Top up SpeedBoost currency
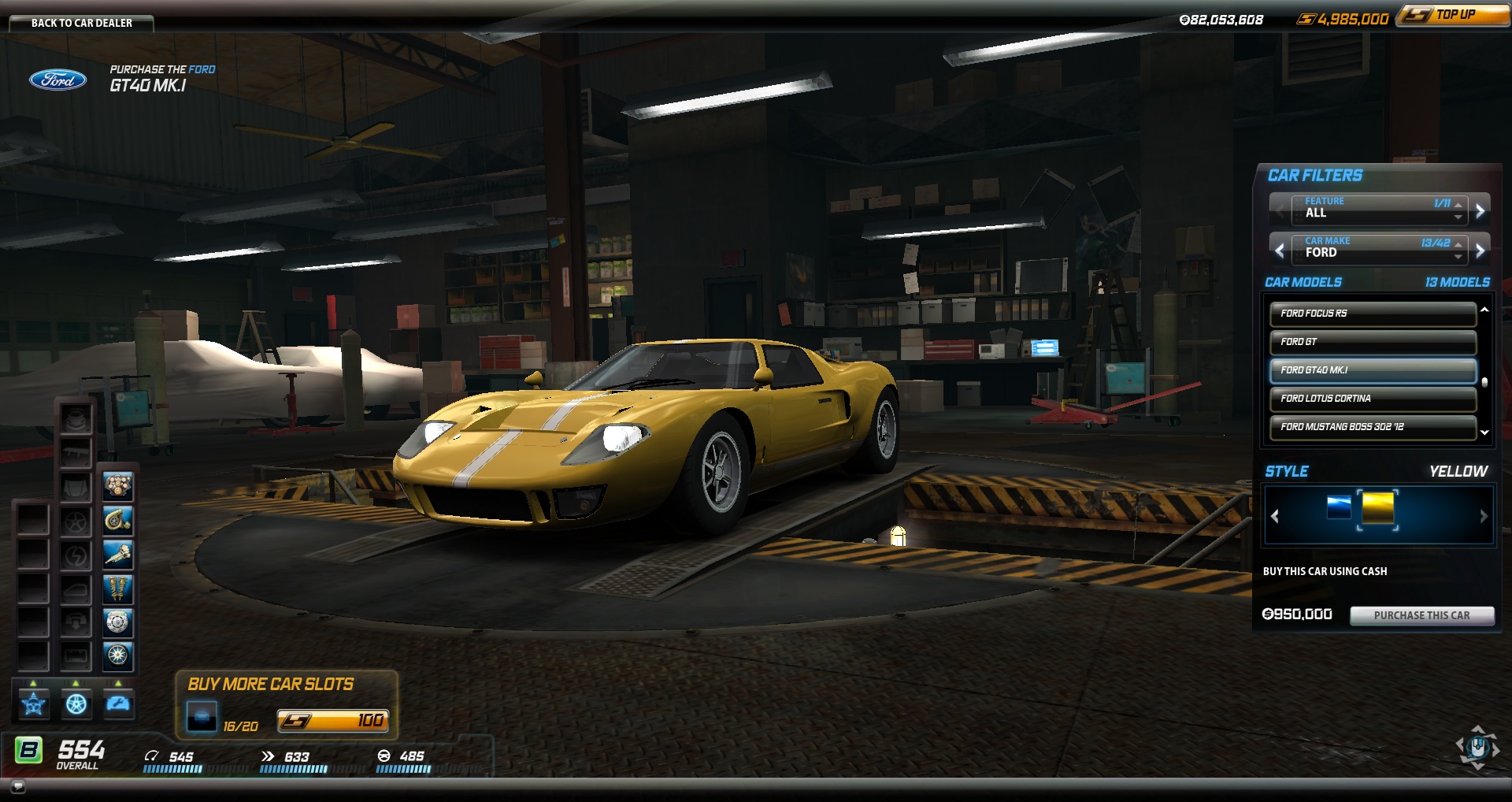 pyautogui.click(x=1454, y=15)
